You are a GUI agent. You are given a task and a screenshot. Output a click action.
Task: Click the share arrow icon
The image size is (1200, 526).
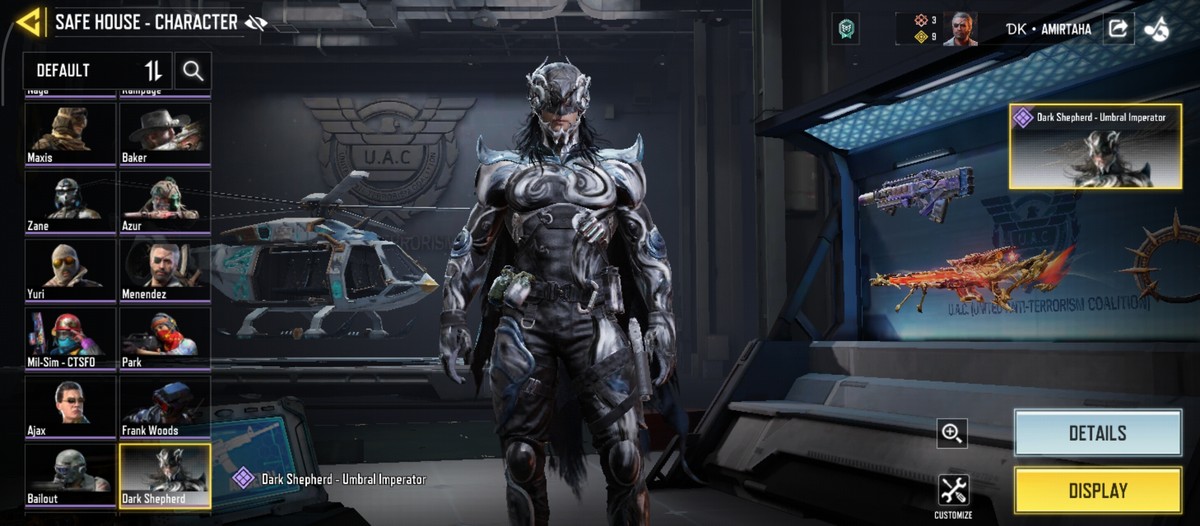[1117, 29]
